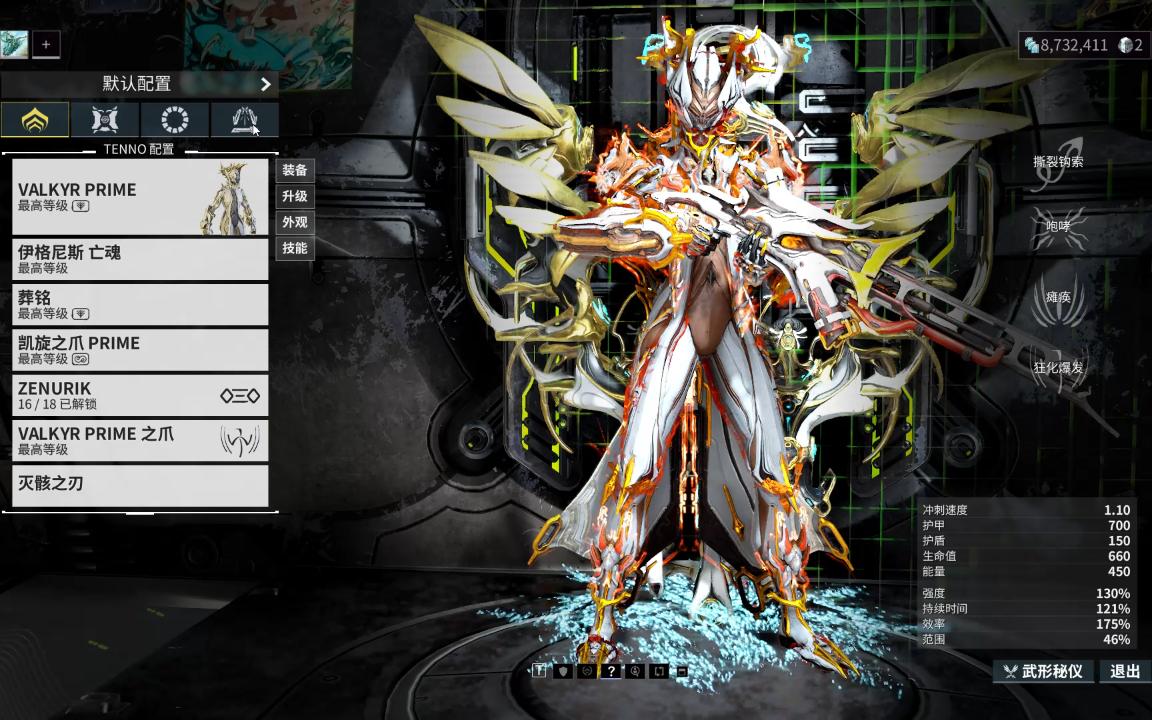Screen dimensions: 1152x720
Task: Select the VALKYR PRIME warframe row
Action: [140, 197]
